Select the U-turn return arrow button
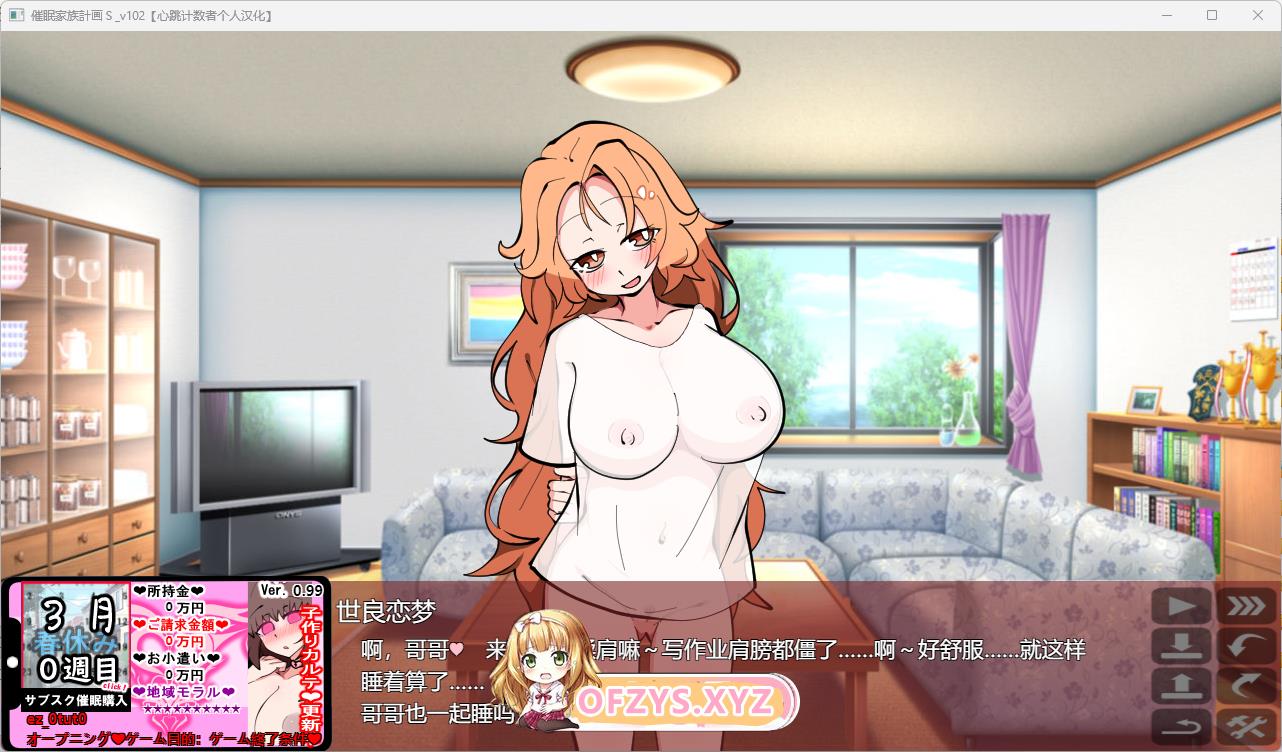The image size is (1282, 752). tap(1182, 726)
